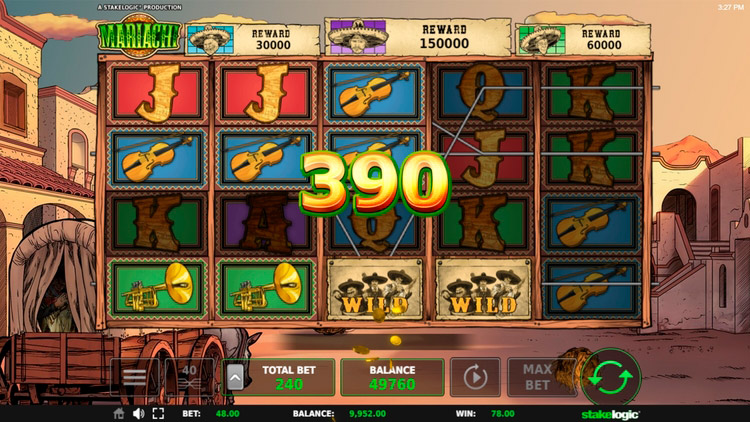Click the Stakelogic logo
Image resolution: width=750 pixels, height=422 pixels.
coord(610,413)
